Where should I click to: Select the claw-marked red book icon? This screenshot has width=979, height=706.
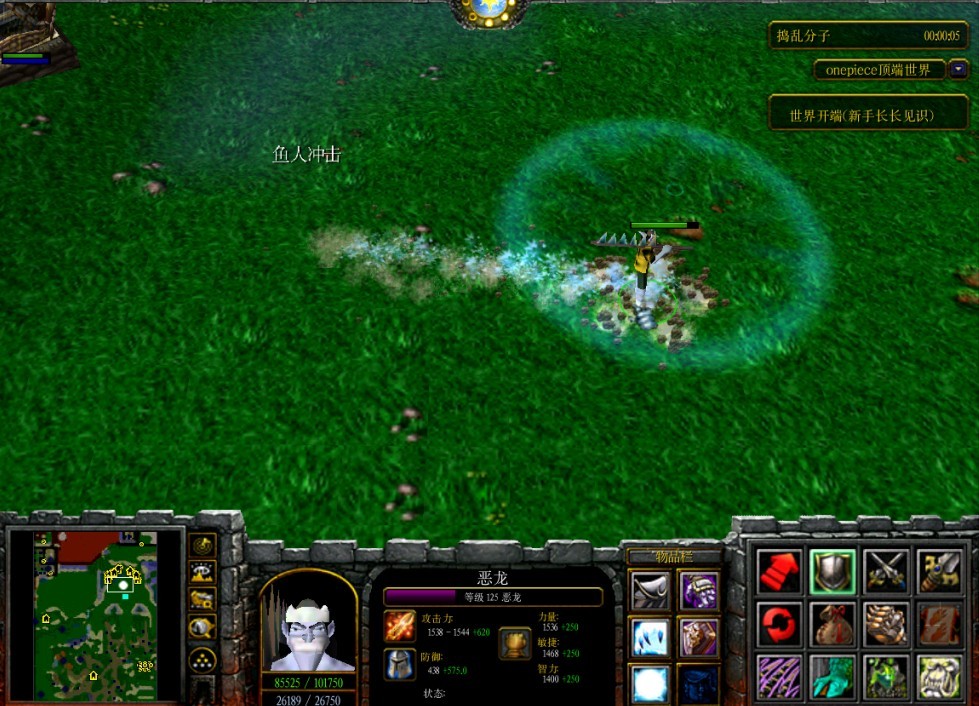(938, 624)
